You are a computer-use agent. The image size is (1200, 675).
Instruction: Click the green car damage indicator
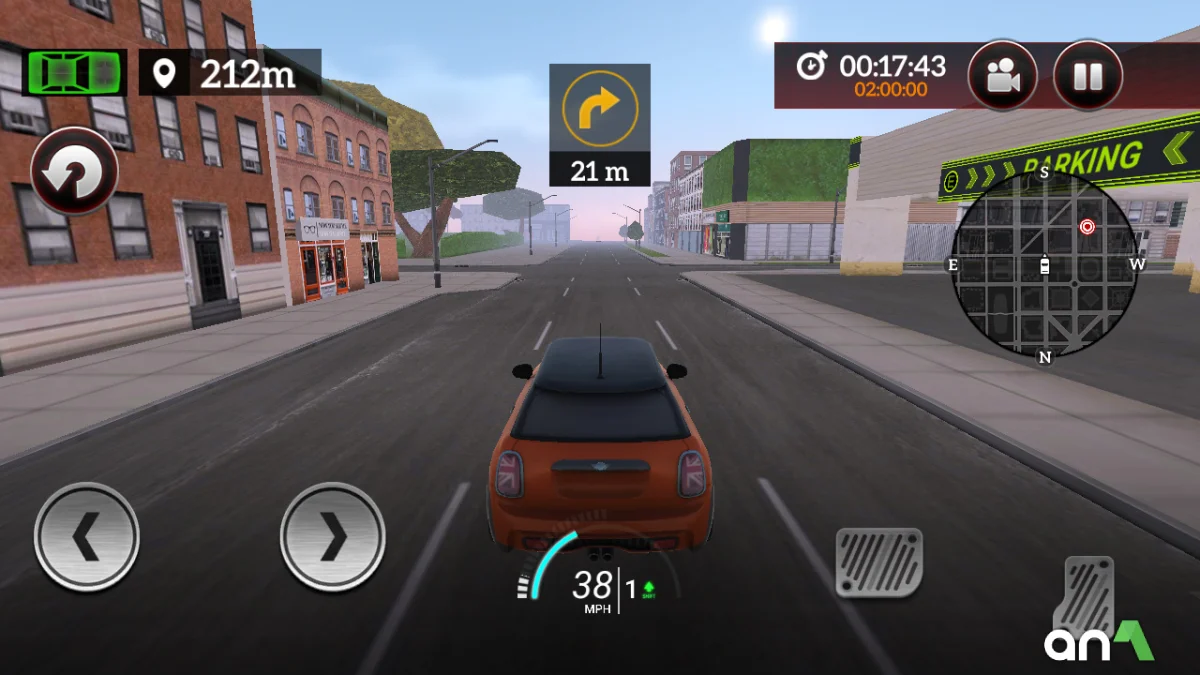(x=74, y=72)
